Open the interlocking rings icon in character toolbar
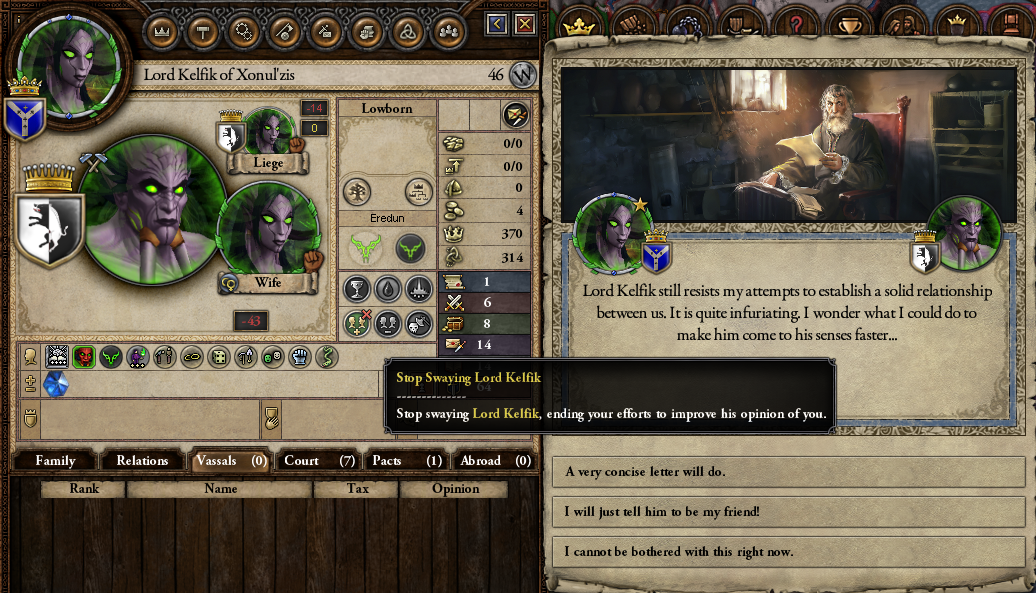This screenshot has width=1036, height=593. (244, 31)
